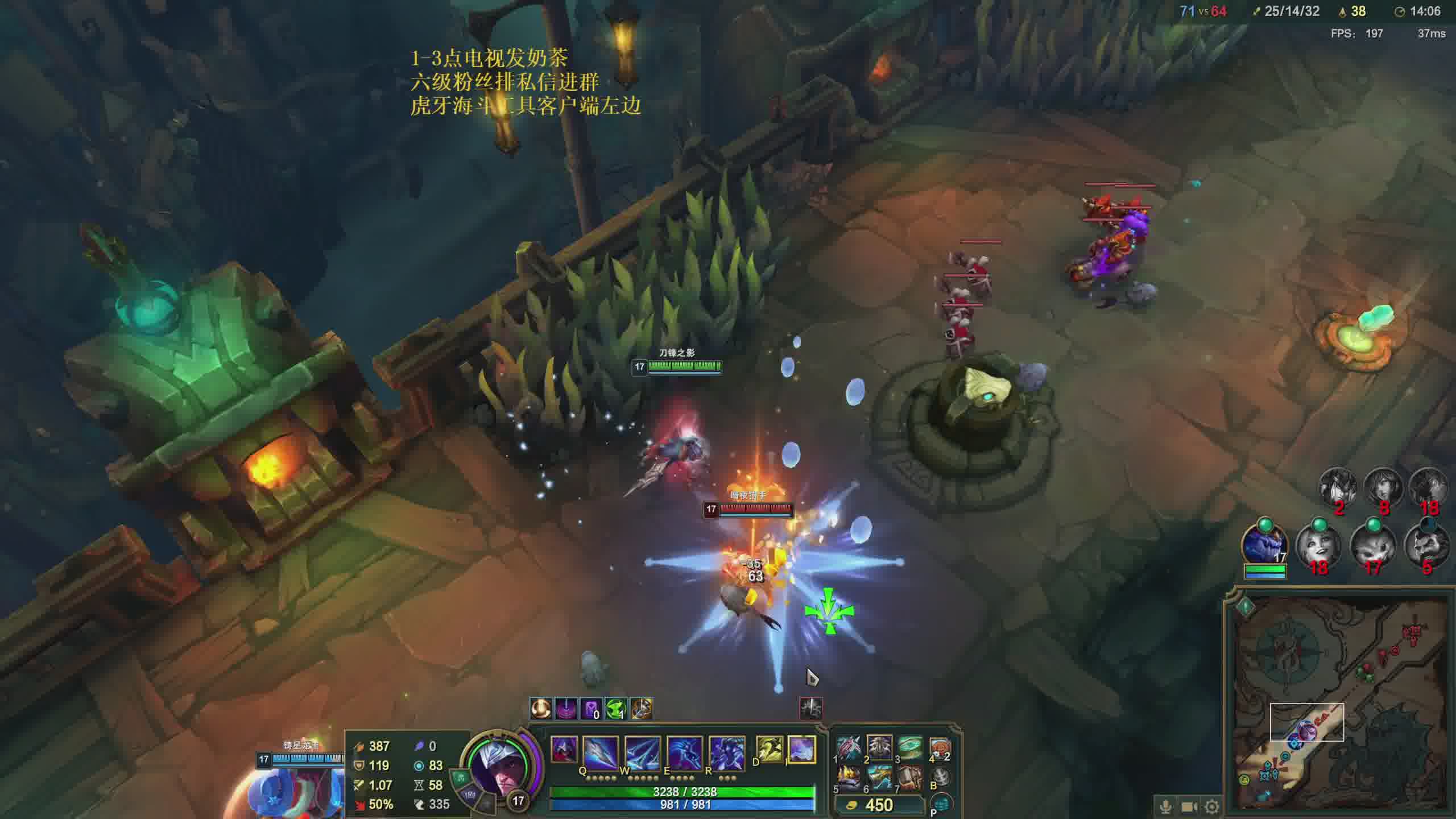Activate the W shadow ability
Viewport: 1456px width, 819px height.
642,753
